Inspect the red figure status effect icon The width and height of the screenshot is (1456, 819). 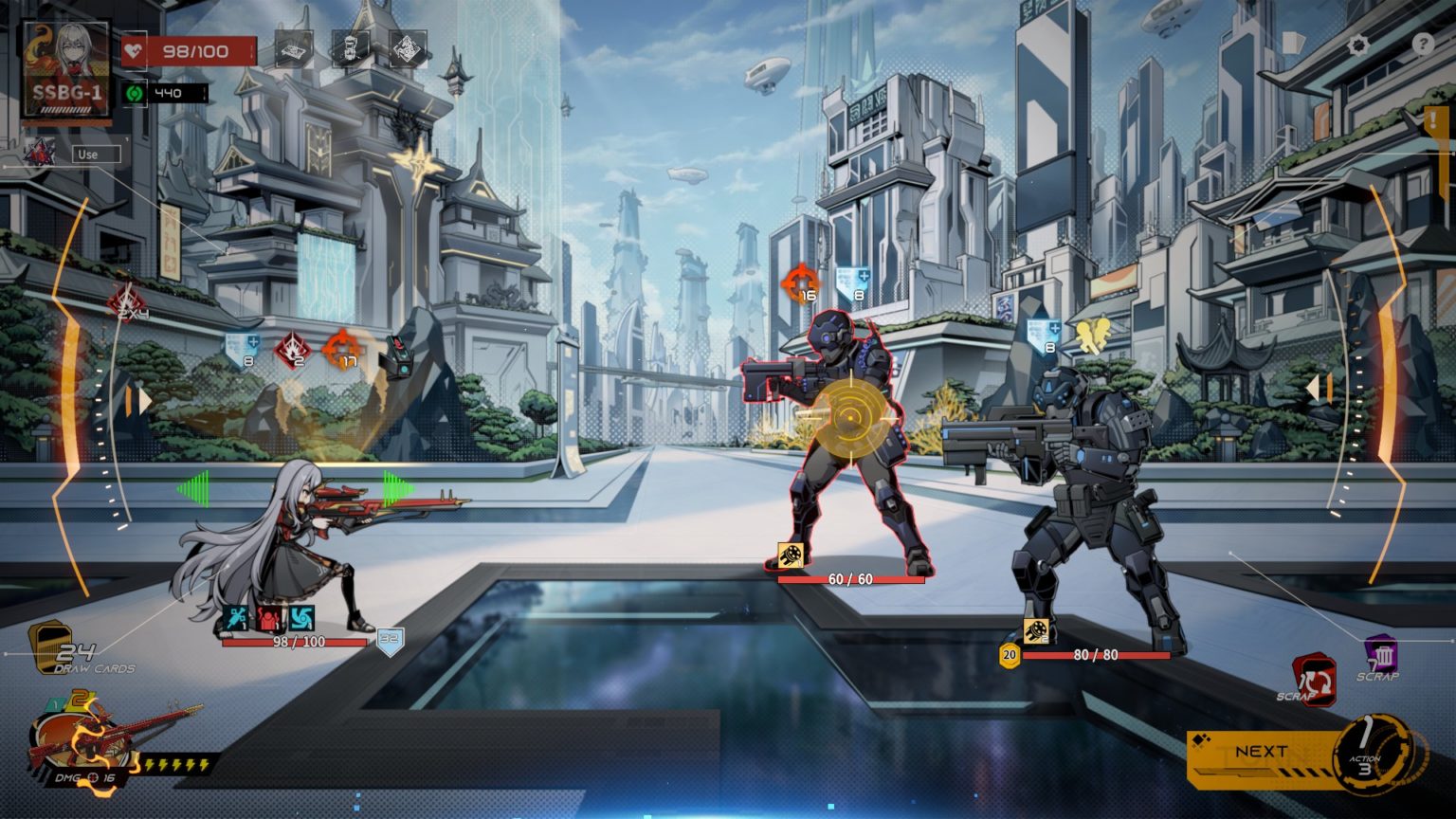tap(270, 619)
